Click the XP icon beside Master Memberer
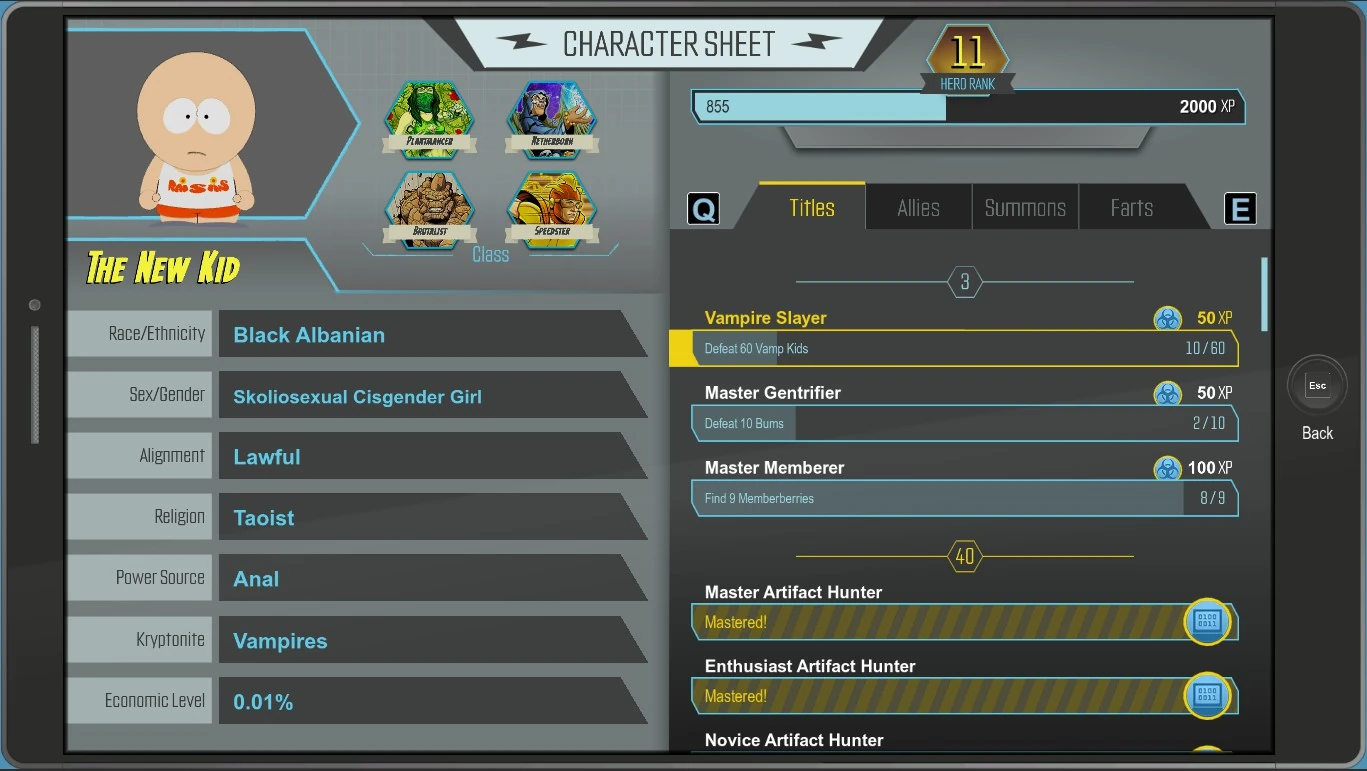1367x771 pixels. 1167,467
